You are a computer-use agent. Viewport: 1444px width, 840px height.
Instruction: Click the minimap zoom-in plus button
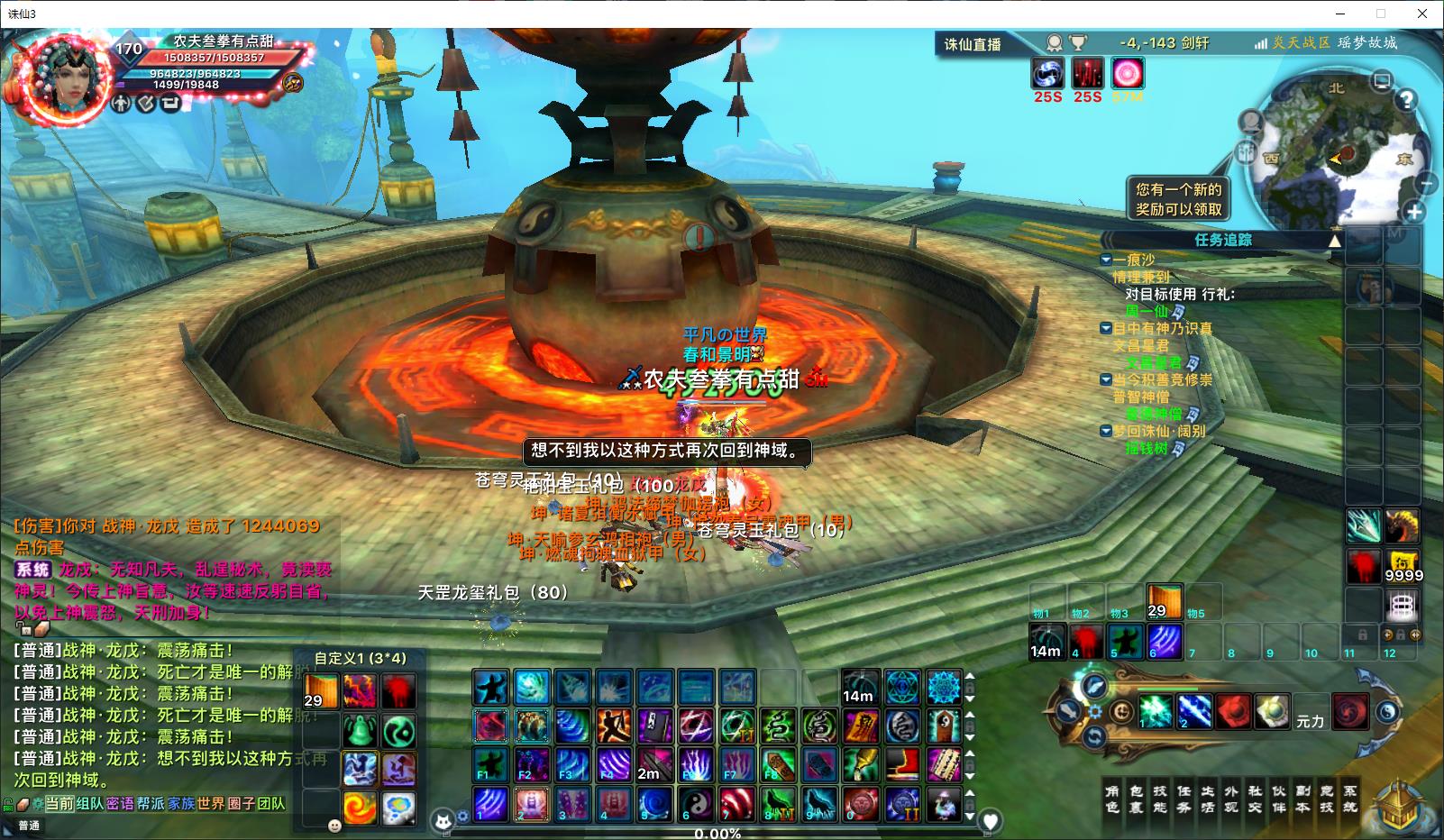tap(1414, 213)
